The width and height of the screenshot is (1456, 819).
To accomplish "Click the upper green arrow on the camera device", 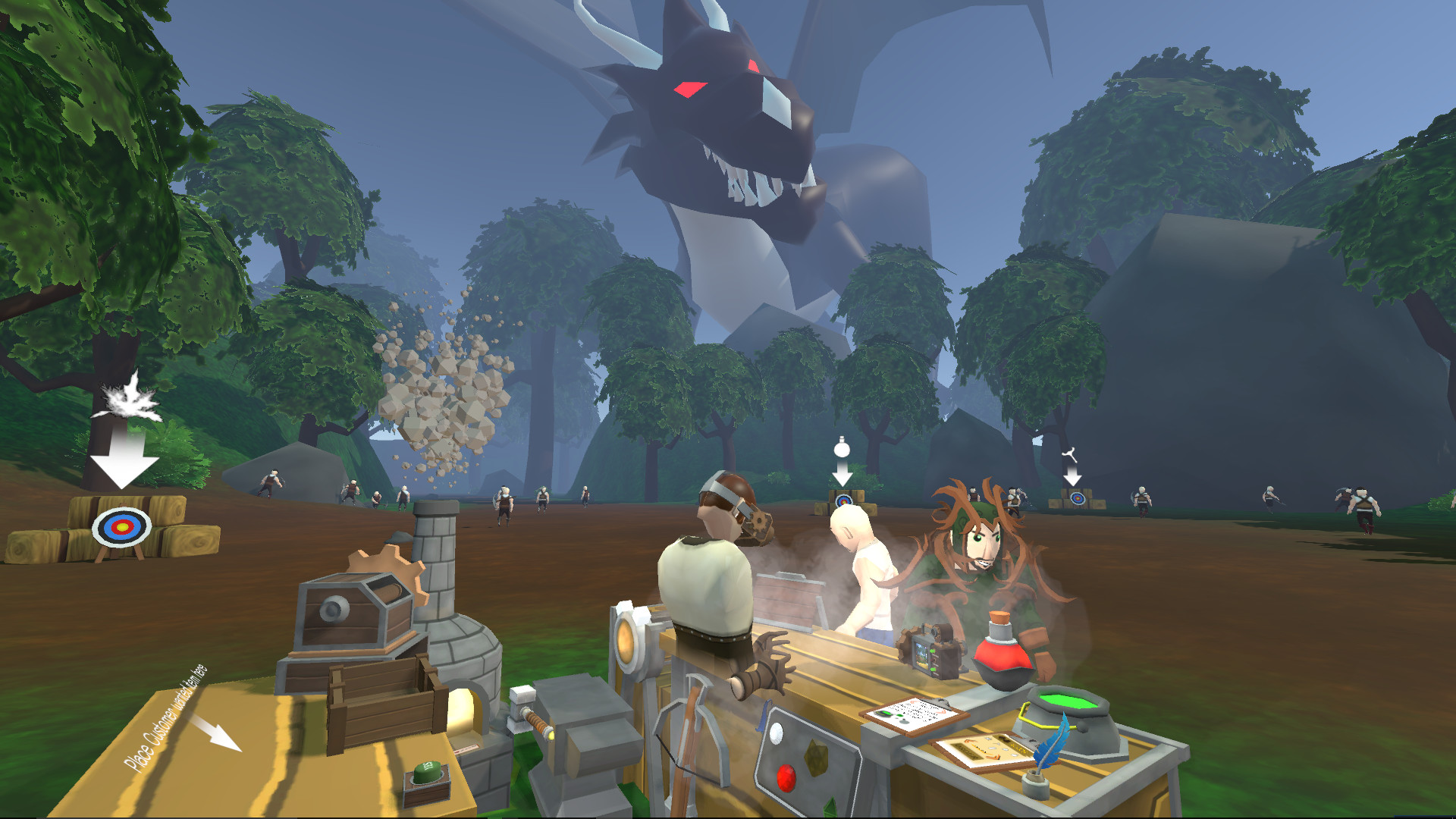I will [x=932, y=650].
